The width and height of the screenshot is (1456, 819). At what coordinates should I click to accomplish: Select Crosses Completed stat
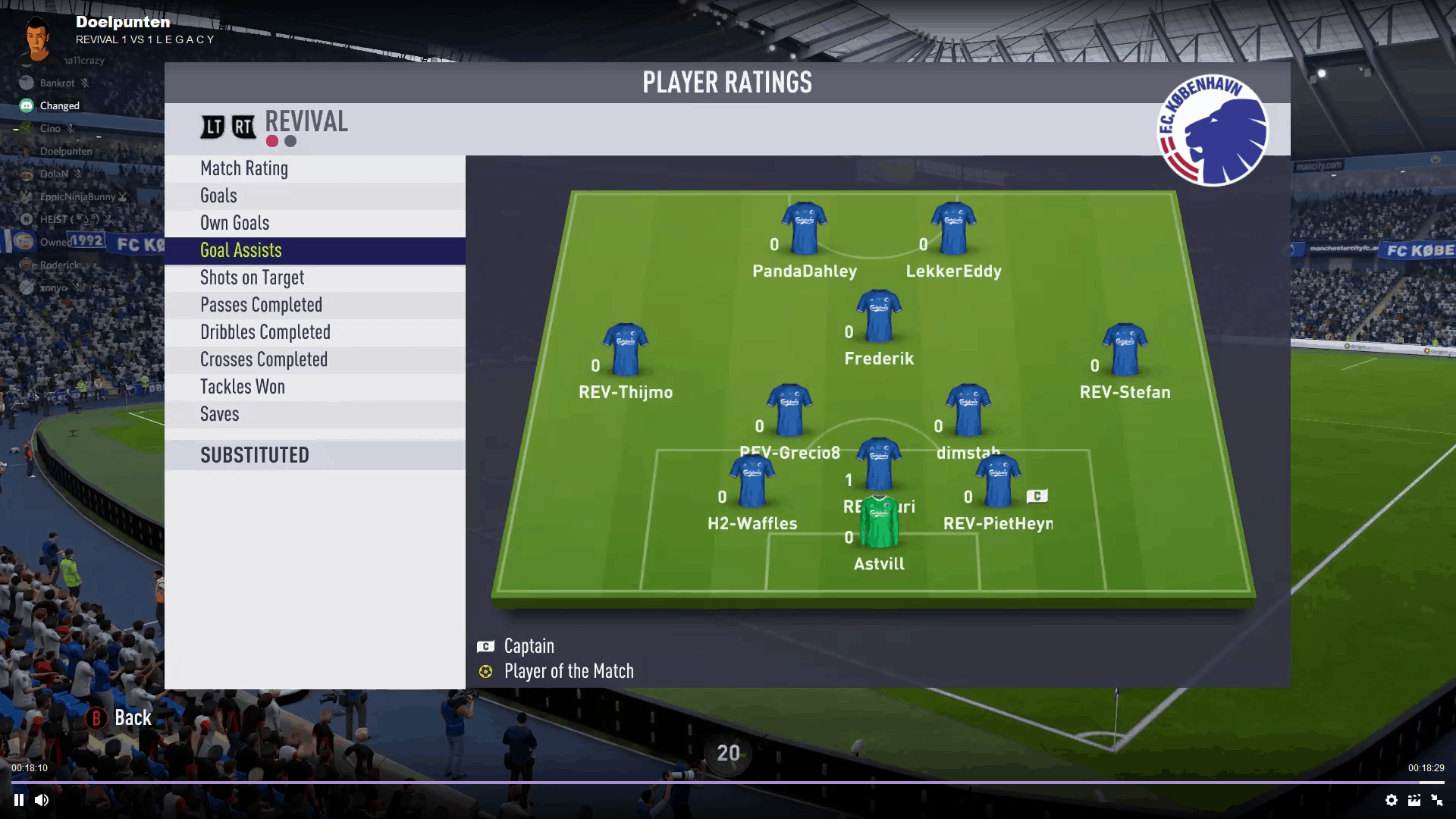coord(264,359)
